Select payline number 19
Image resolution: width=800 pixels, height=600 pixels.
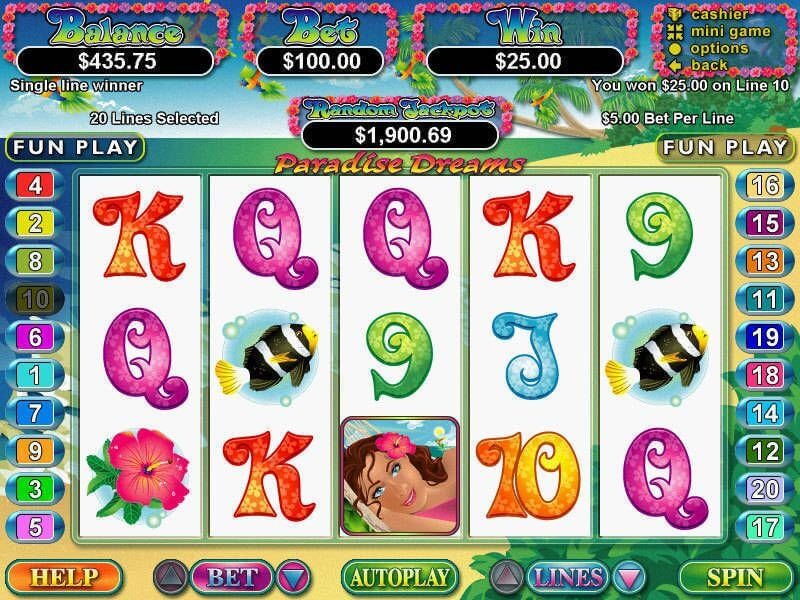coord(765,337)
